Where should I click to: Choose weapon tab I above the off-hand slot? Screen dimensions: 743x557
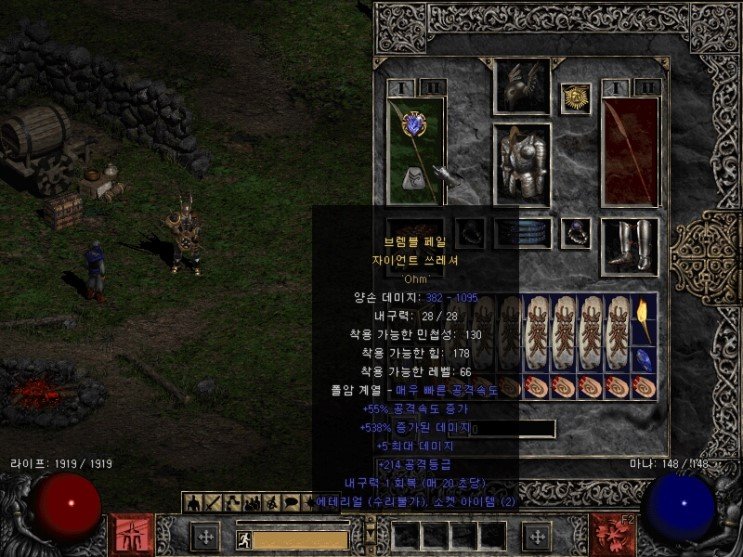[615, 87]
